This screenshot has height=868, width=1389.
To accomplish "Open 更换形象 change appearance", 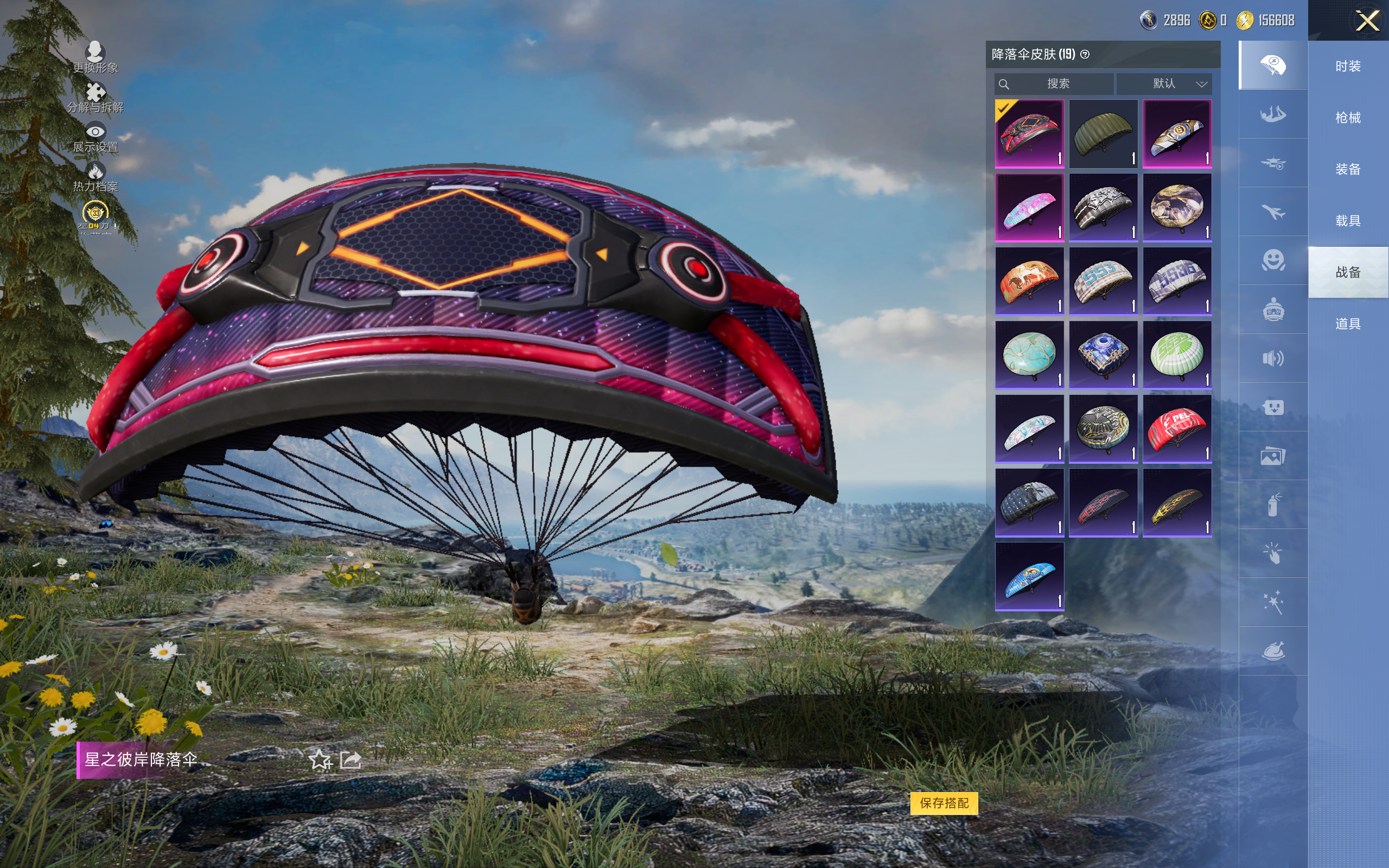I will (x=95, y=57).
